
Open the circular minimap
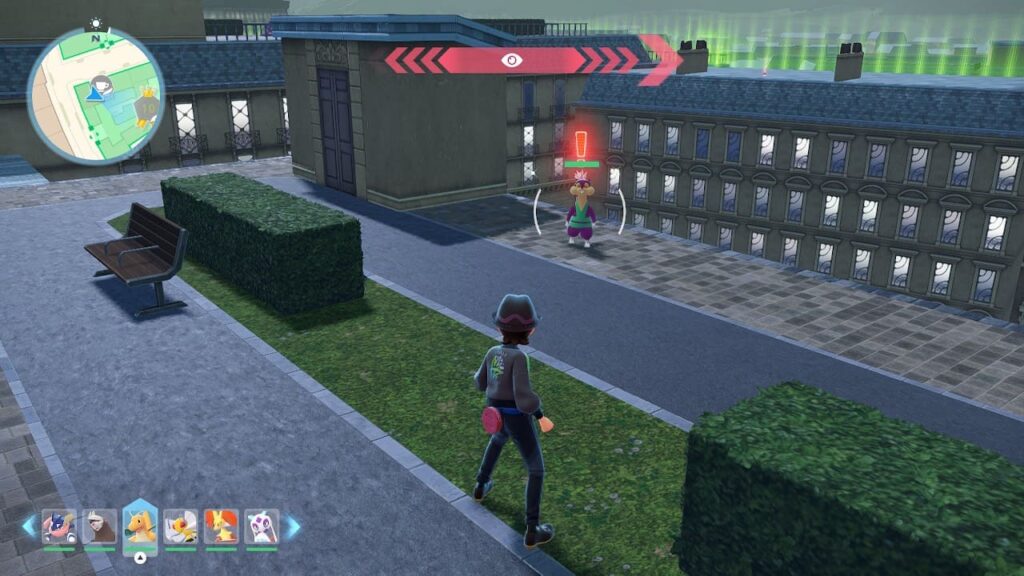pos(96,95)
